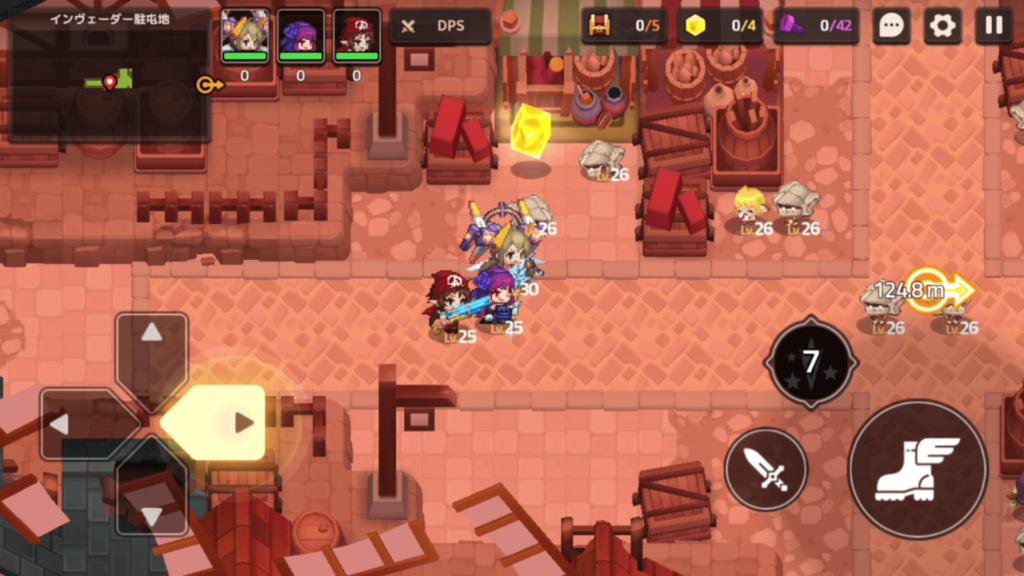Viewport: 1024px width, 576px height.
Task: Trigger the chain skill button showing 7
Action: pos(811,362)
